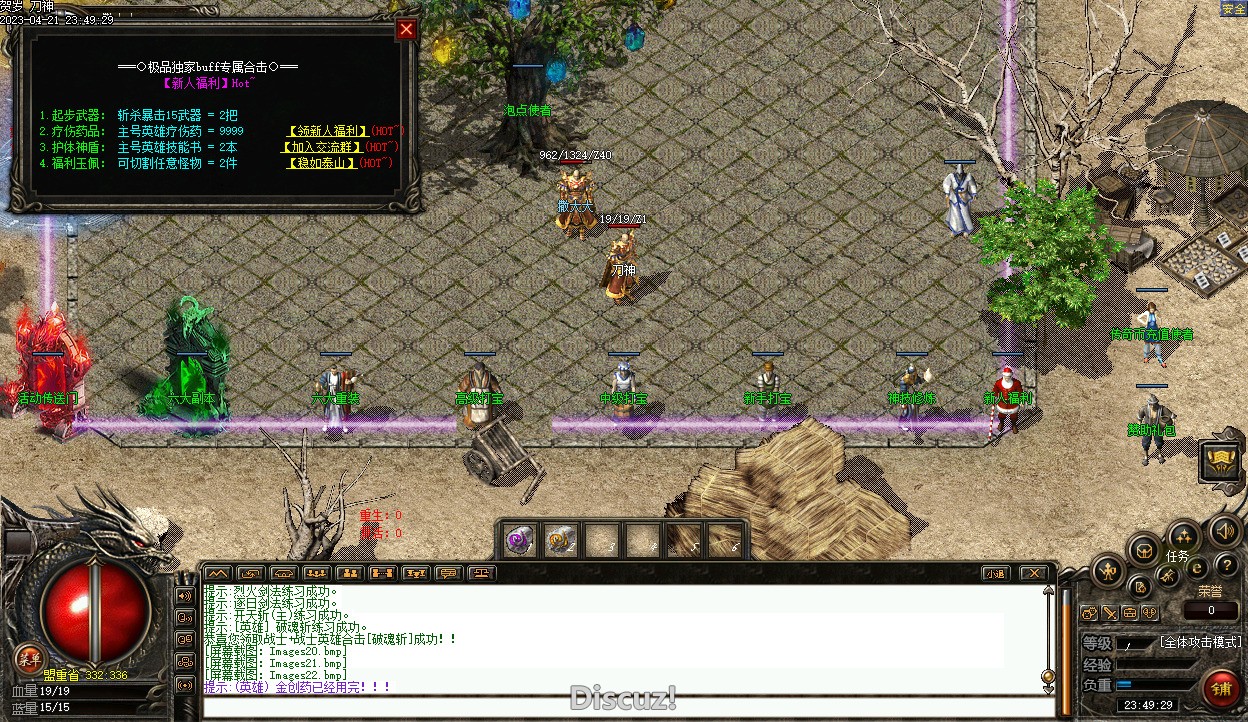The image size is (1248, 722).
Task: Open the golden emblem button on right edge
Action: tap(1222, 461)
